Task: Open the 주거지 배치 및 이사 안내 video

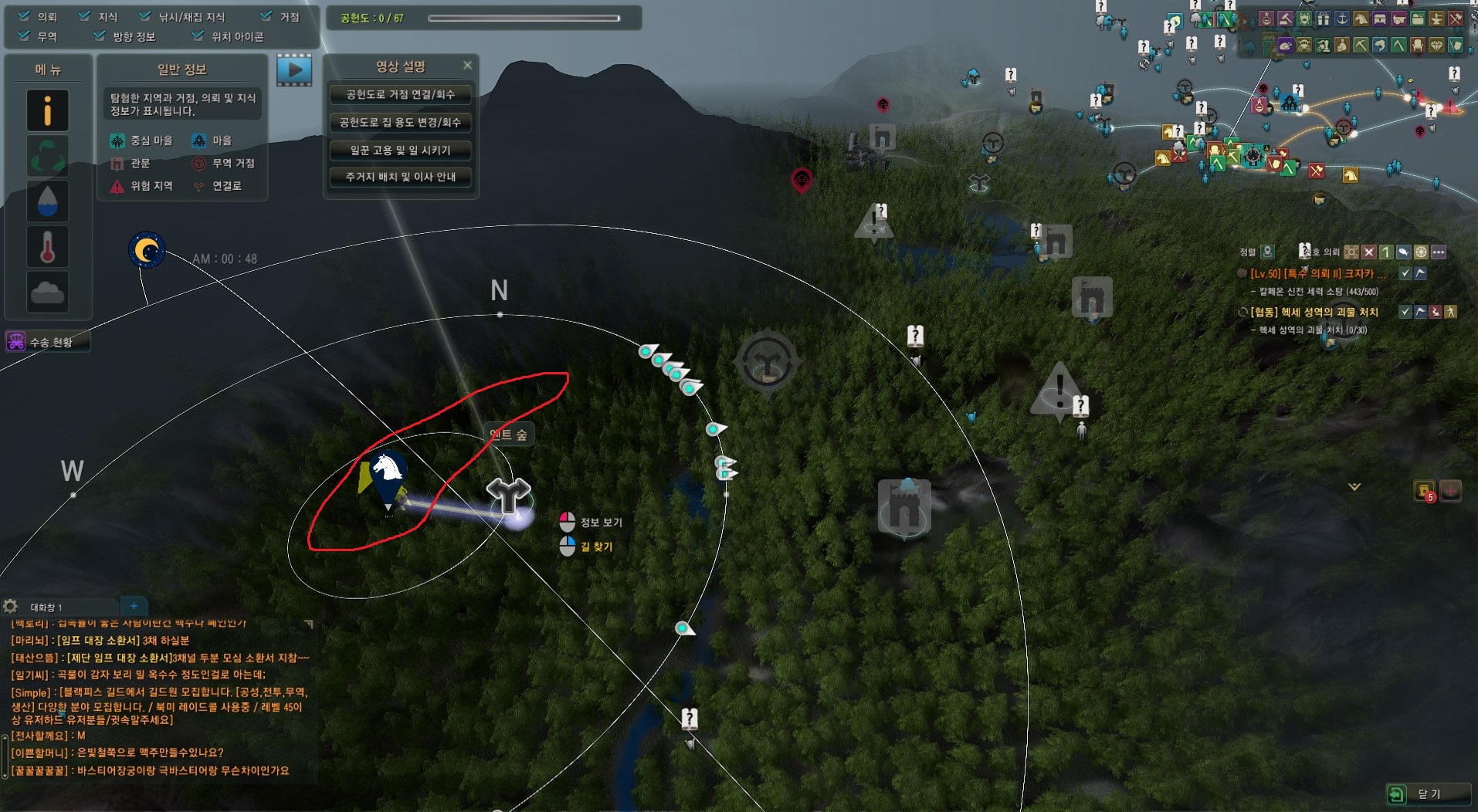Action: click(400, 177)
